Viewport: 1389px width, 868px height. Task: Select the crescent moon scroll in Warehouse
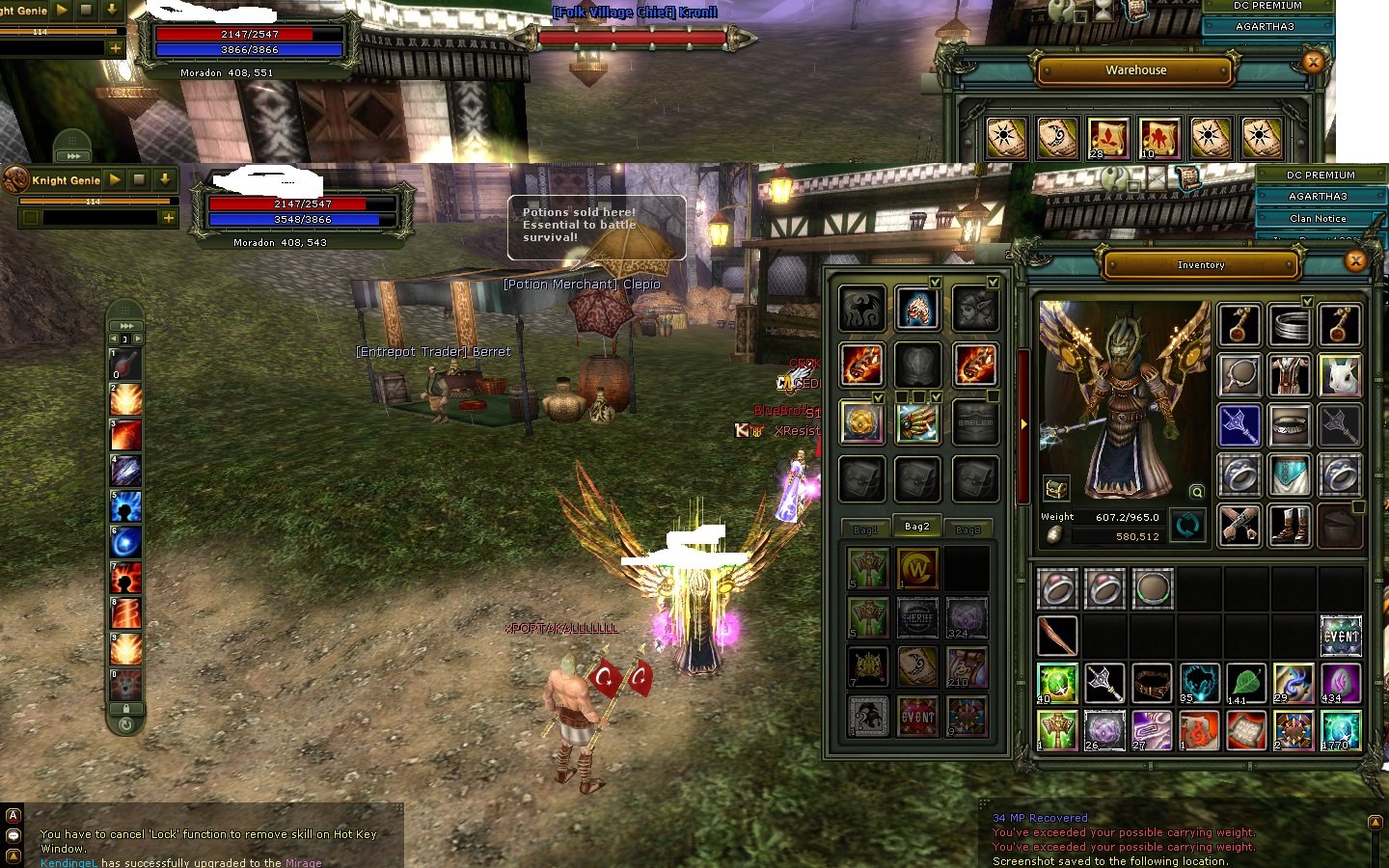1056,138
